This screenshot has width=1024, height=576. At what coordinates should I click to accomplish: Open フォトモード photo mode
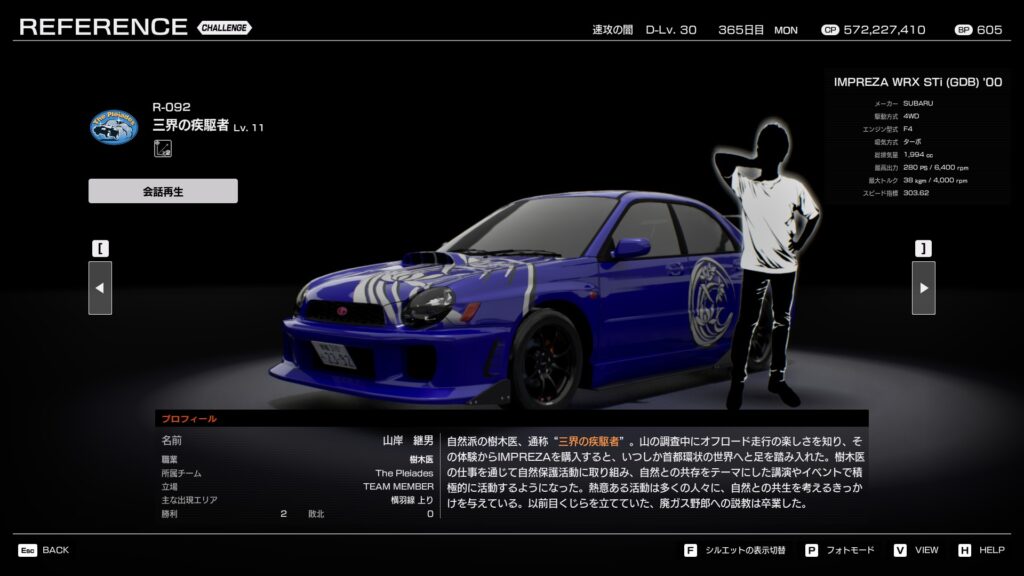(840, 550)
